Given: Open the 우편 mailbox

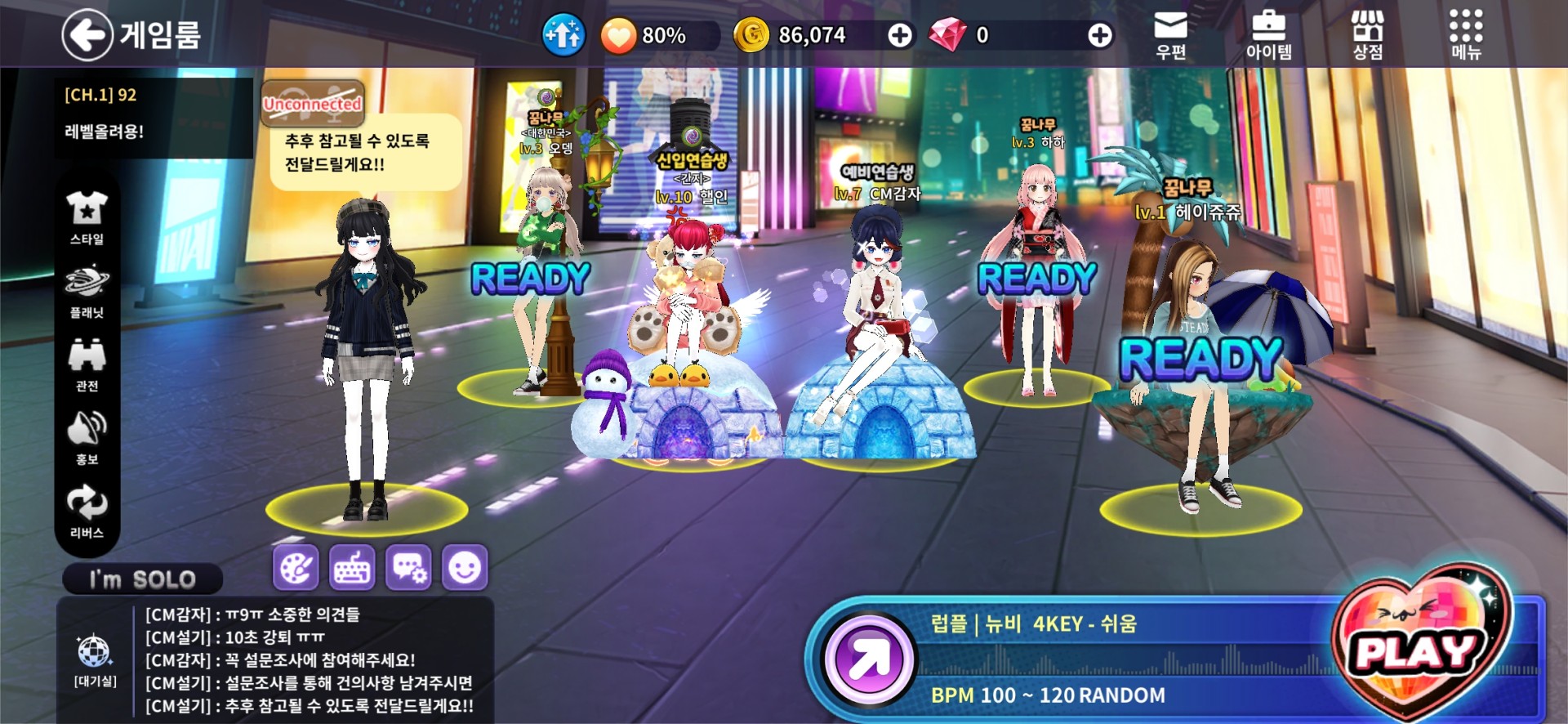Looking at the screenshot, I should (1170, 35).
